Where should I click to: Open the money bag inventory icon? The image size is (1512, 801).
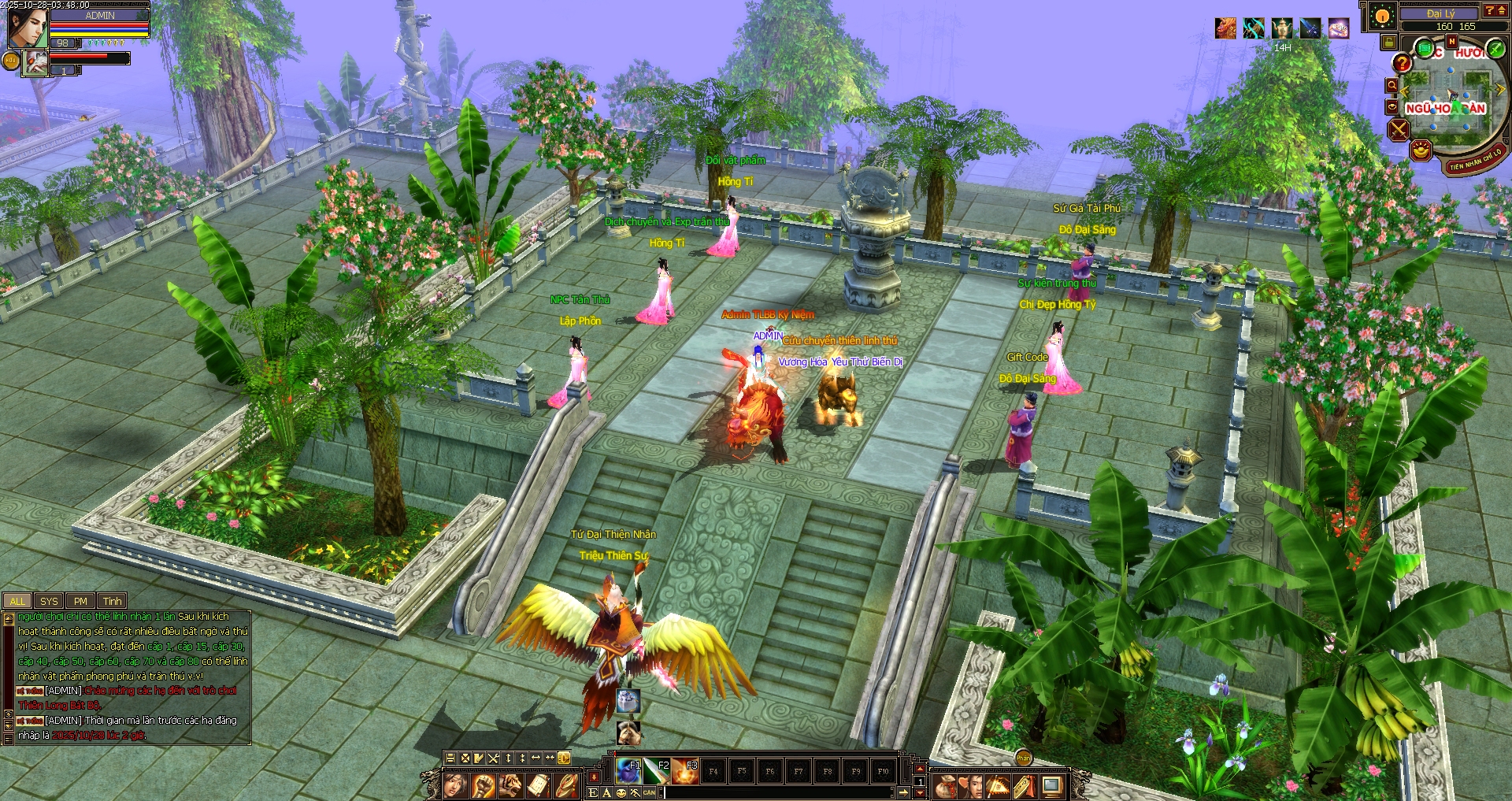point(945,785)
